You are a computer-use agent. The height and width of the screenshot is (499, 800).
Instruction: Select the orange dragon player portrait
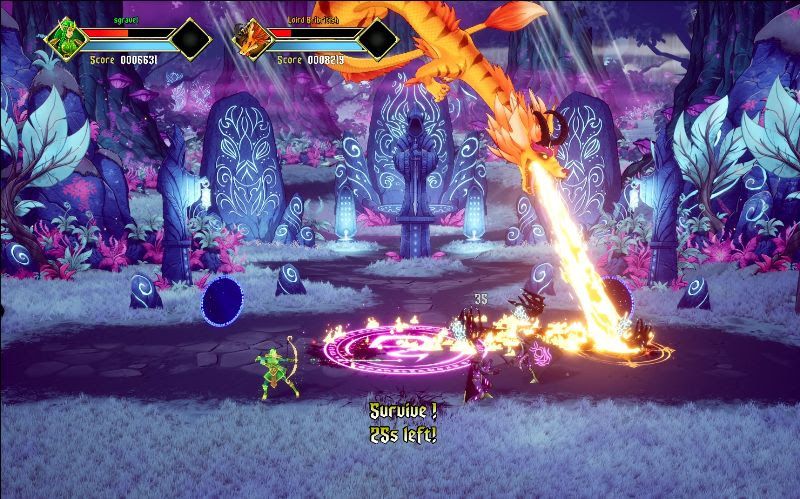[253, 39]
